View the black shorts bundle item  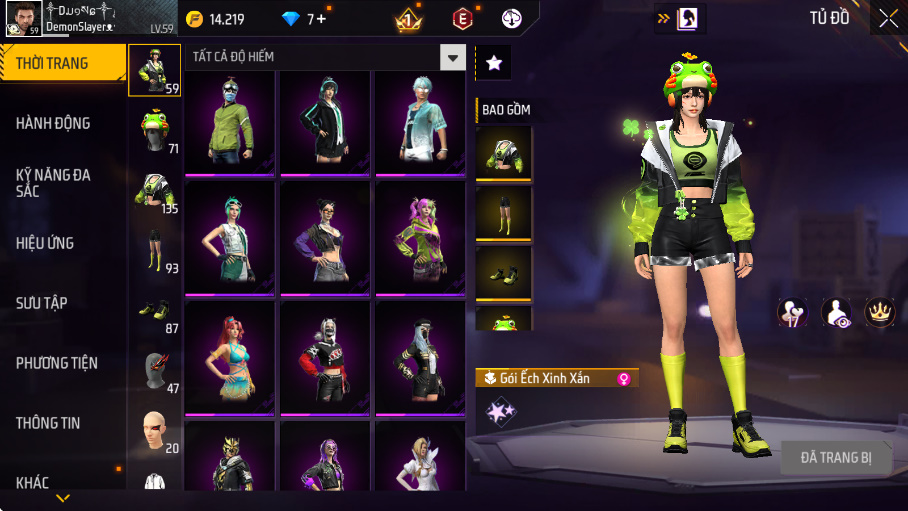tap(503, 213)
